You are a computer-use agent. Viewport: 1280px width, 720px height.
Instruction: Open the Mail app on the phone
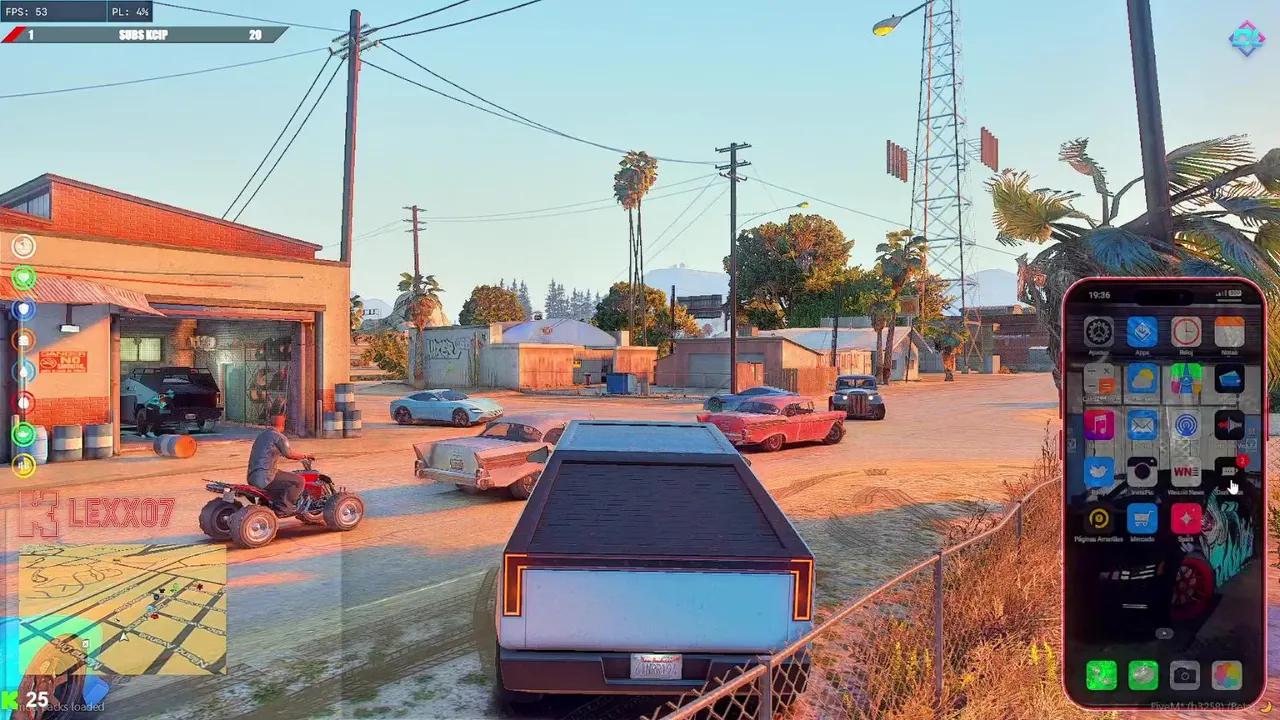[x=1142, y=424]
